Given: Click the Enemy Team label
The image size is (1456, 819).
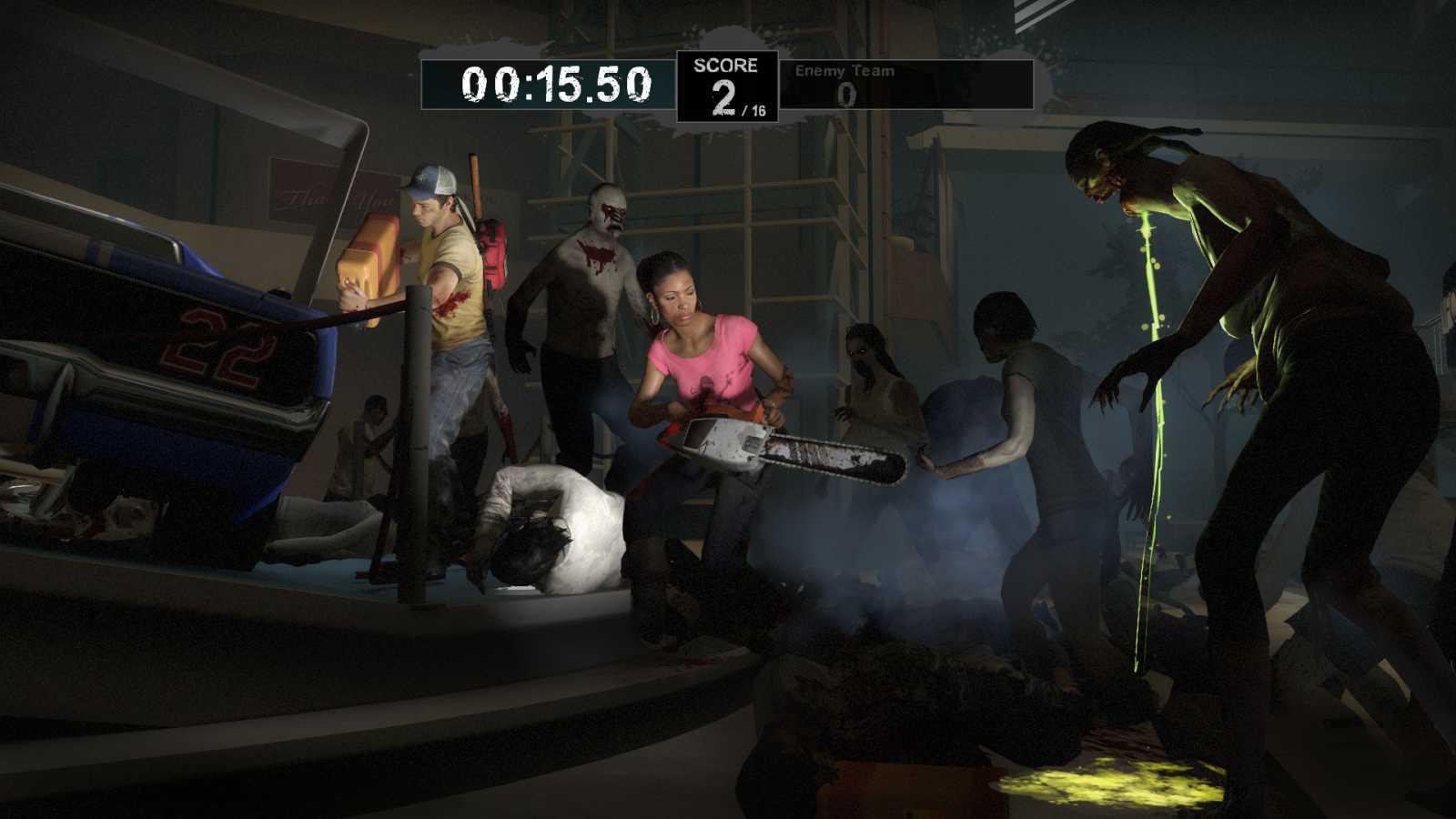Looking at the screenshot, I should tap(844, 70).
